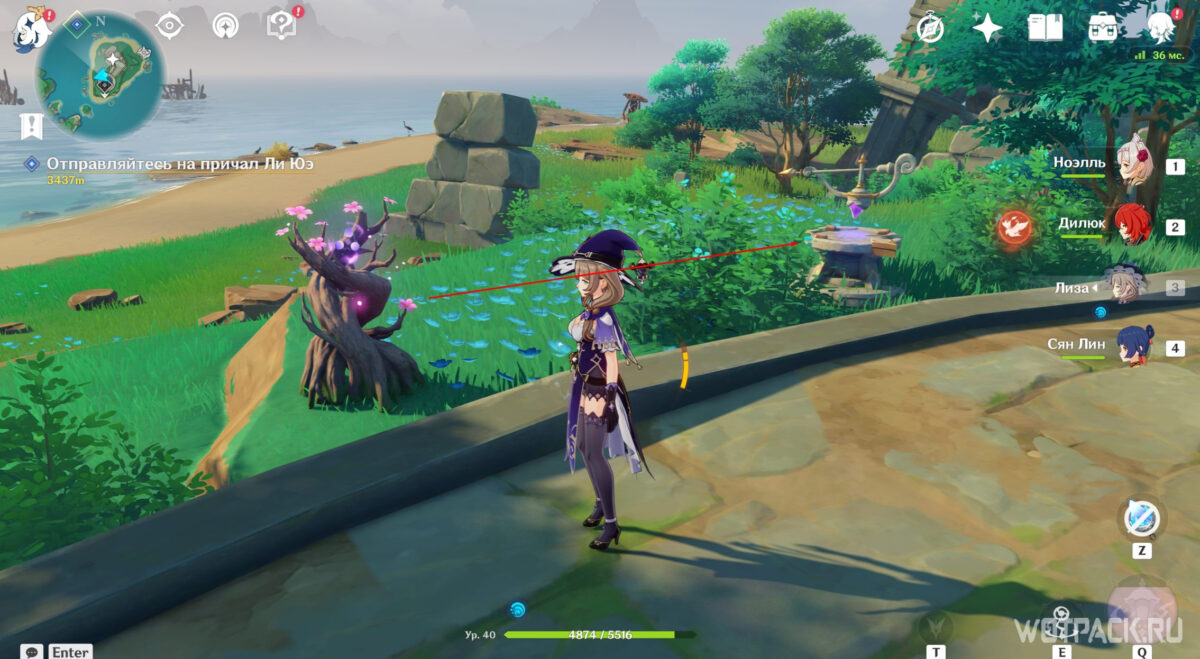1200x659 pixels.
Task: Open the character screen icon
Action: [x=1161, y=27]
